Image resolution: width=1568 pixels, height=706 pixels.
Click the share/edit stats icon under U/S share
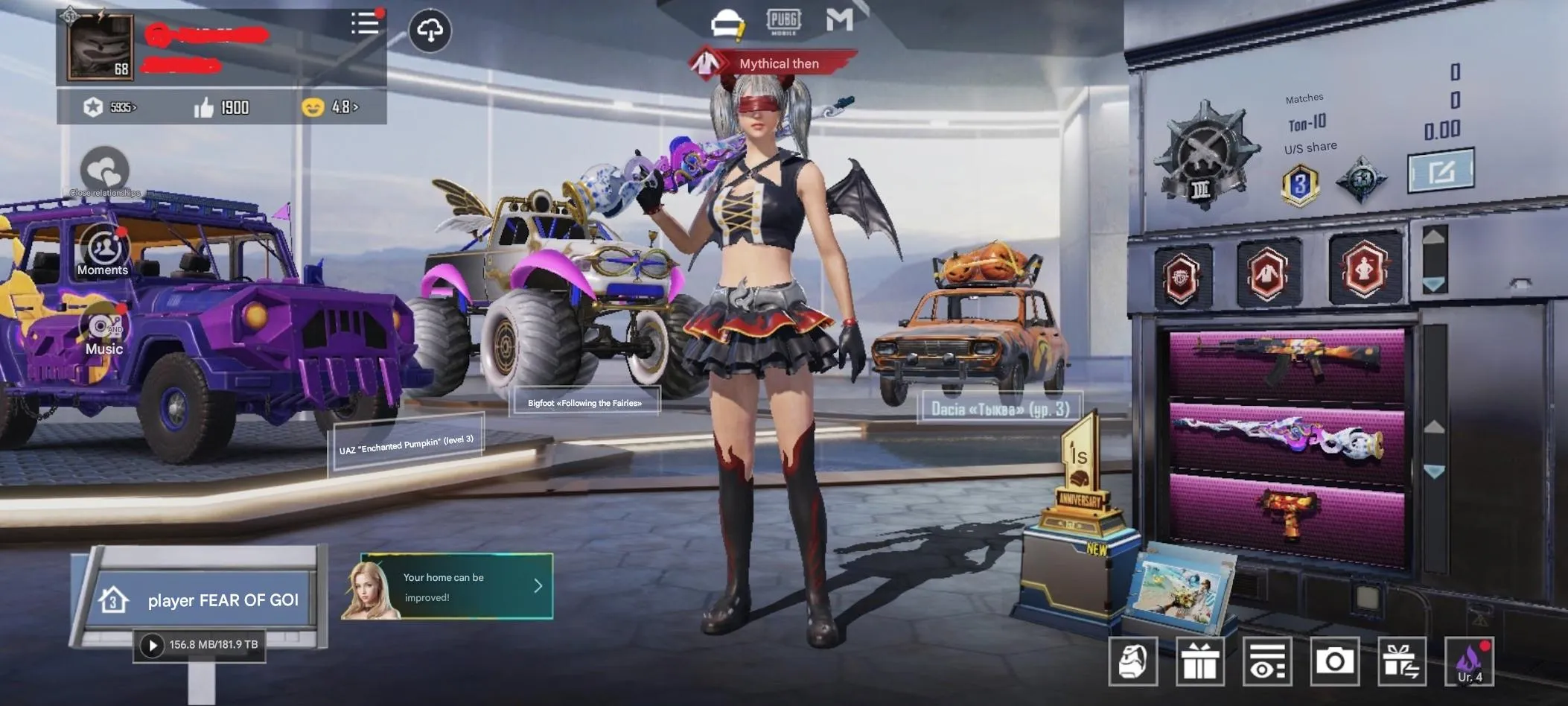tap(1441, 173)
